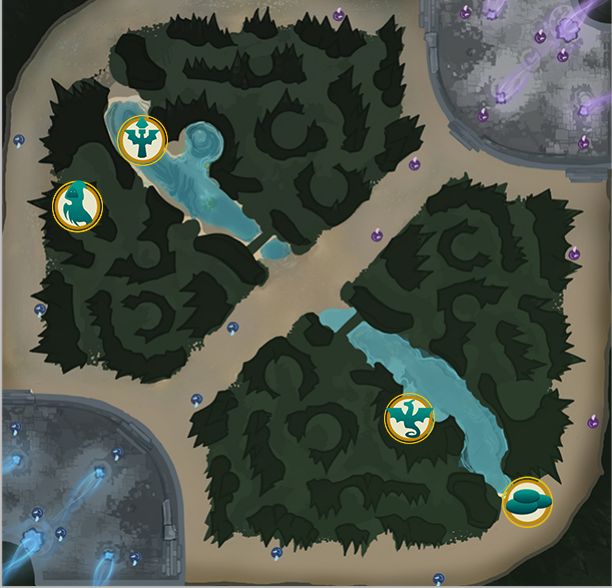The height and width of the screenshot is (588, 612).
Task: Select the winged totem map marker
Action: coord(143,140)
